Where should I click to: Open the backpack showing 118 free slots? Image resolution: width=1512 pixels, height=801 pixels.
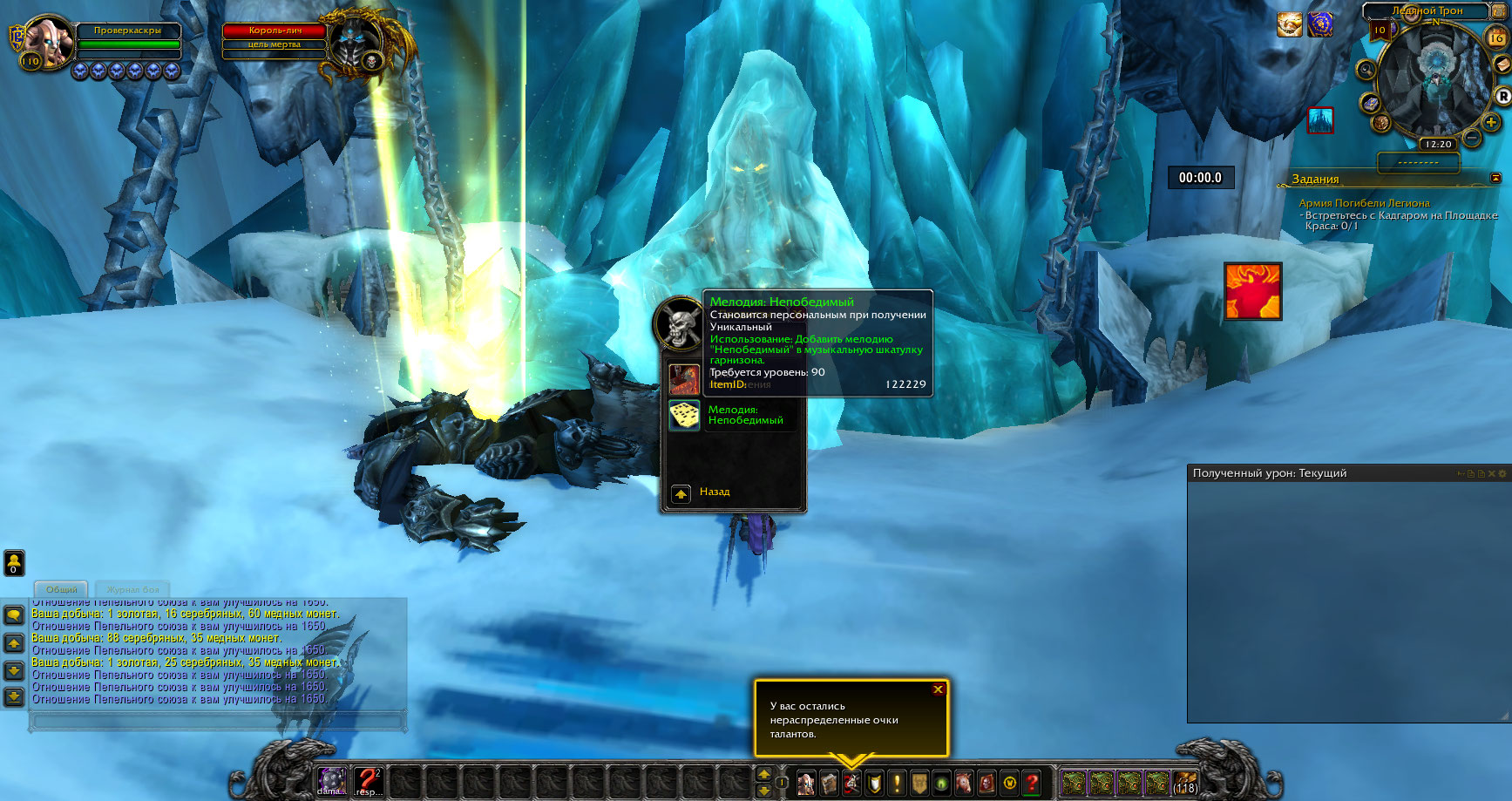(1184, 782)
